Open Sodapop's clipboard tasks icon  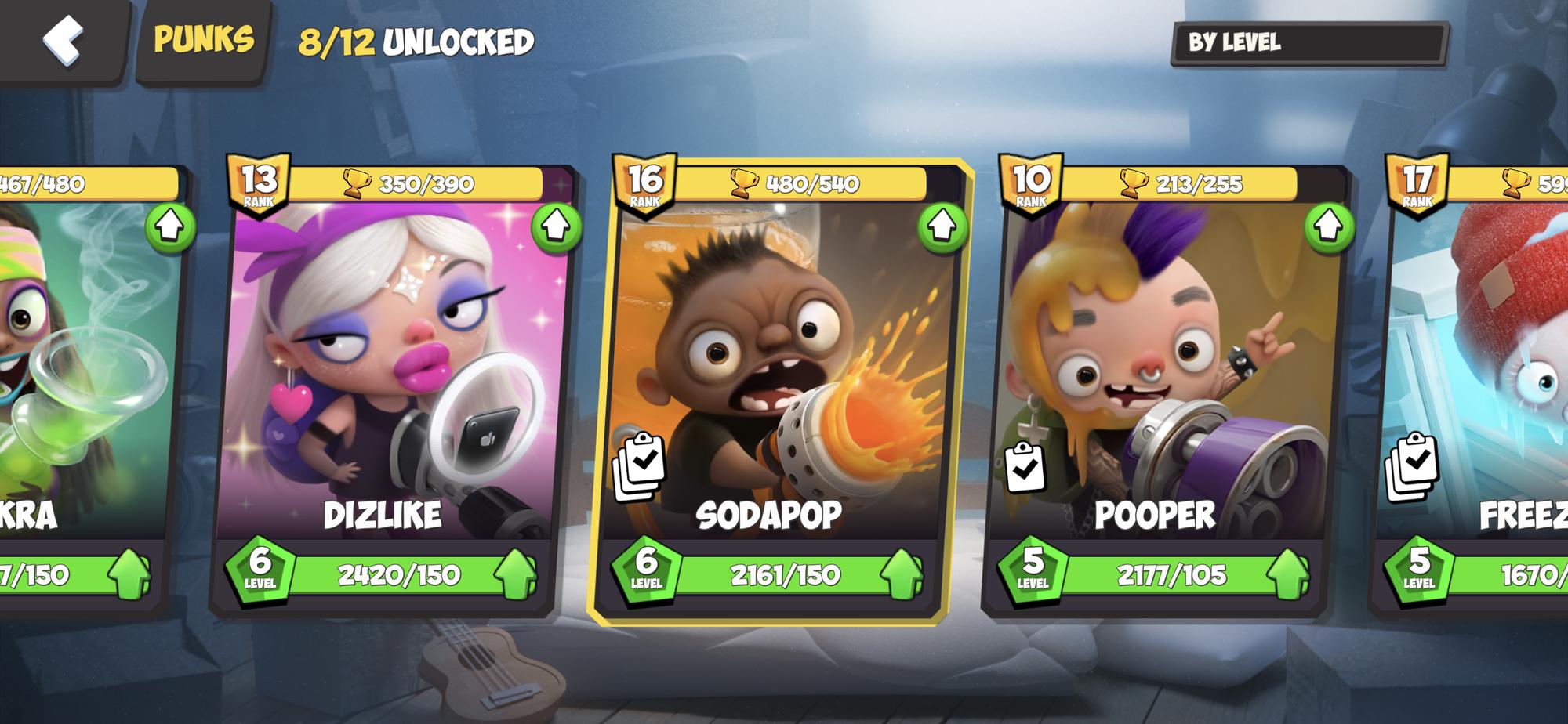click(640, 467)
